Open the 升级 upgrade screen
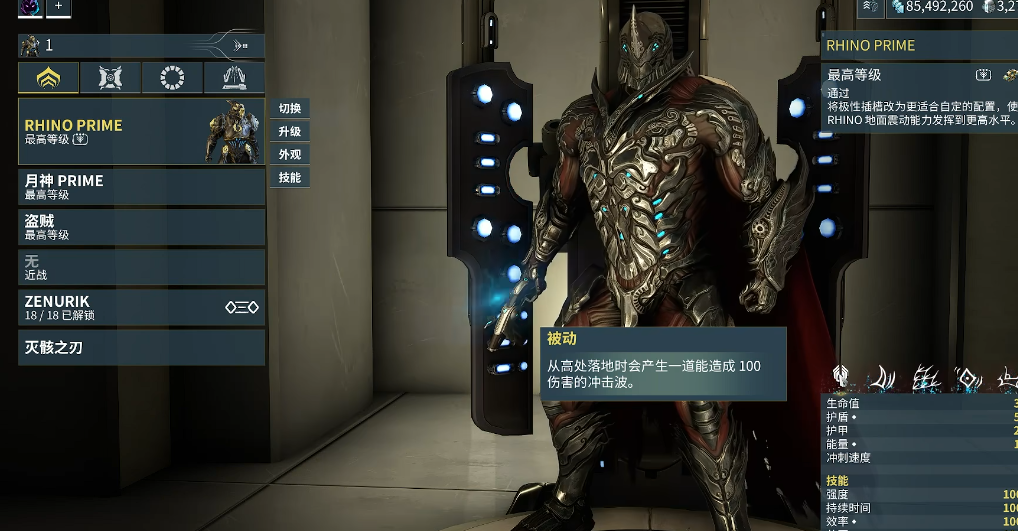The height and width of the screenshot is (531, 1018). tap(290, 131)
